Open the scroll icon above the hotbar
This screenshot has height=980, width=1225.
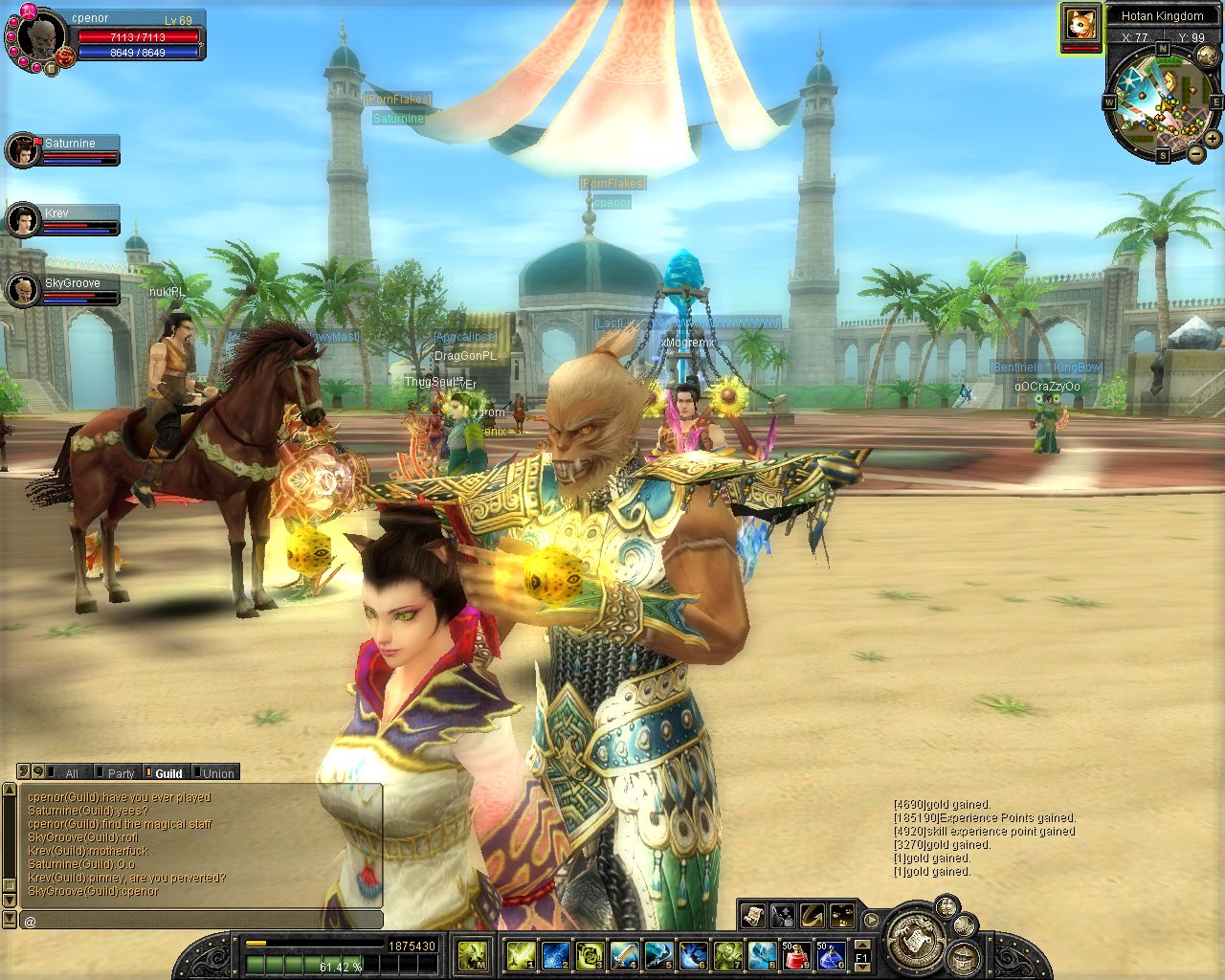[x=752, y=915]
